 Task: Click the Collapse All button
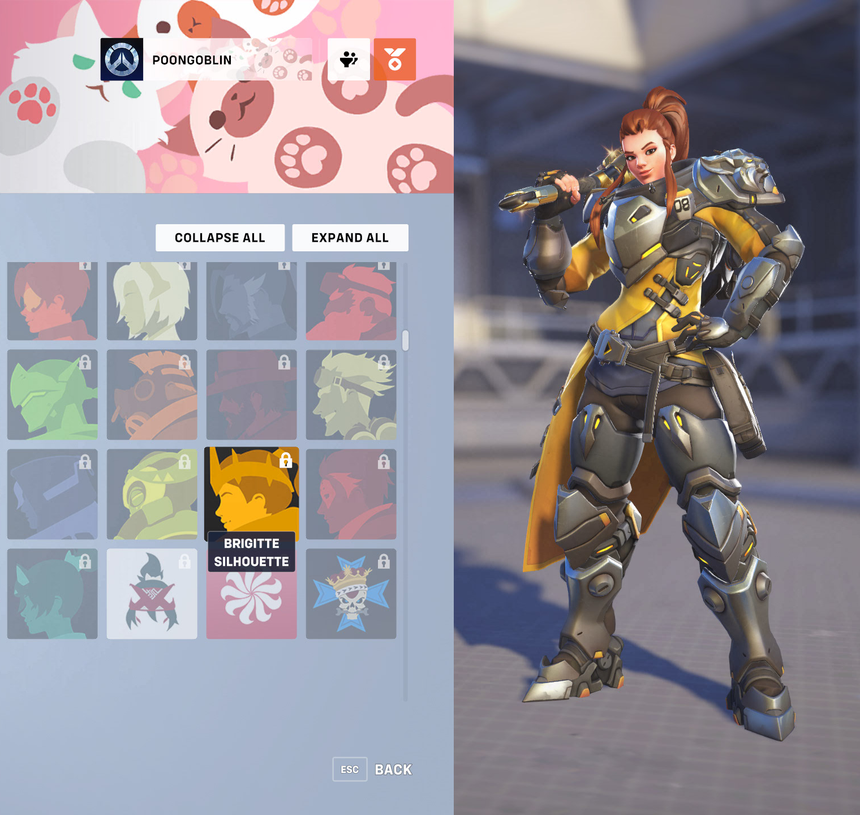click(x=220, y=238)
